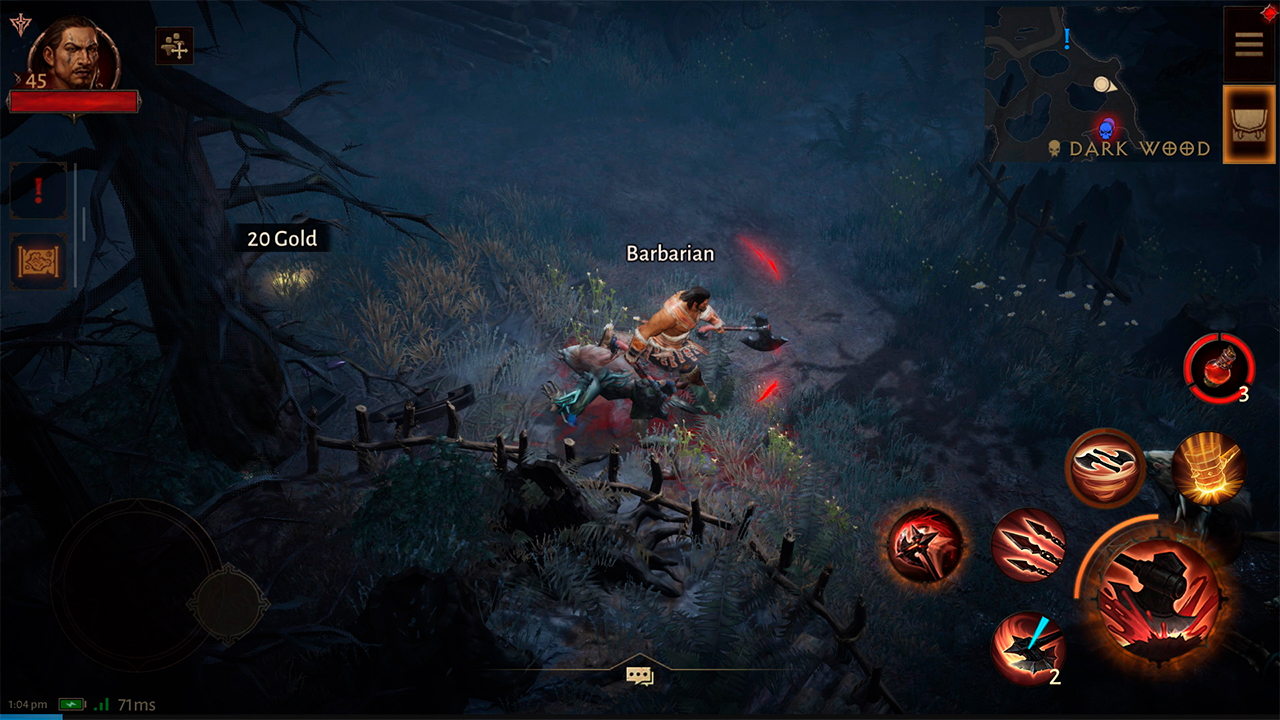Open the red exclamation quest alert
This screenshot has height=720, width=1280.
coord(39,190)
